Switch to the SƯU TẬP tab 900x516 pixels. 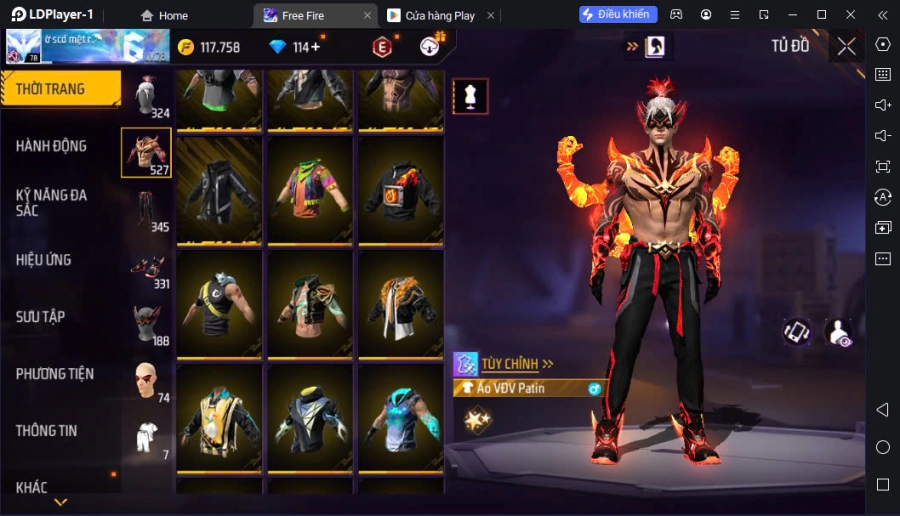[40, 317]
